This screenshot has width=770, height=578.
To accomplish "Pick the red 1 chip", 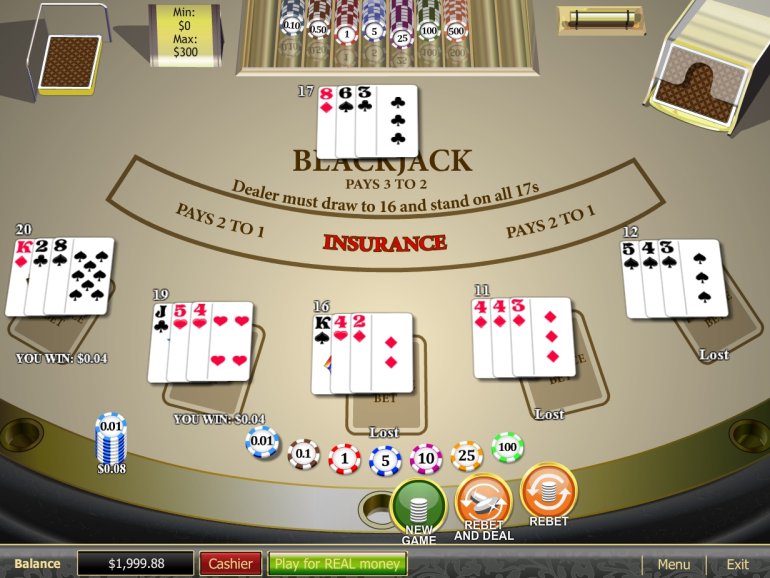I will 344,459.
